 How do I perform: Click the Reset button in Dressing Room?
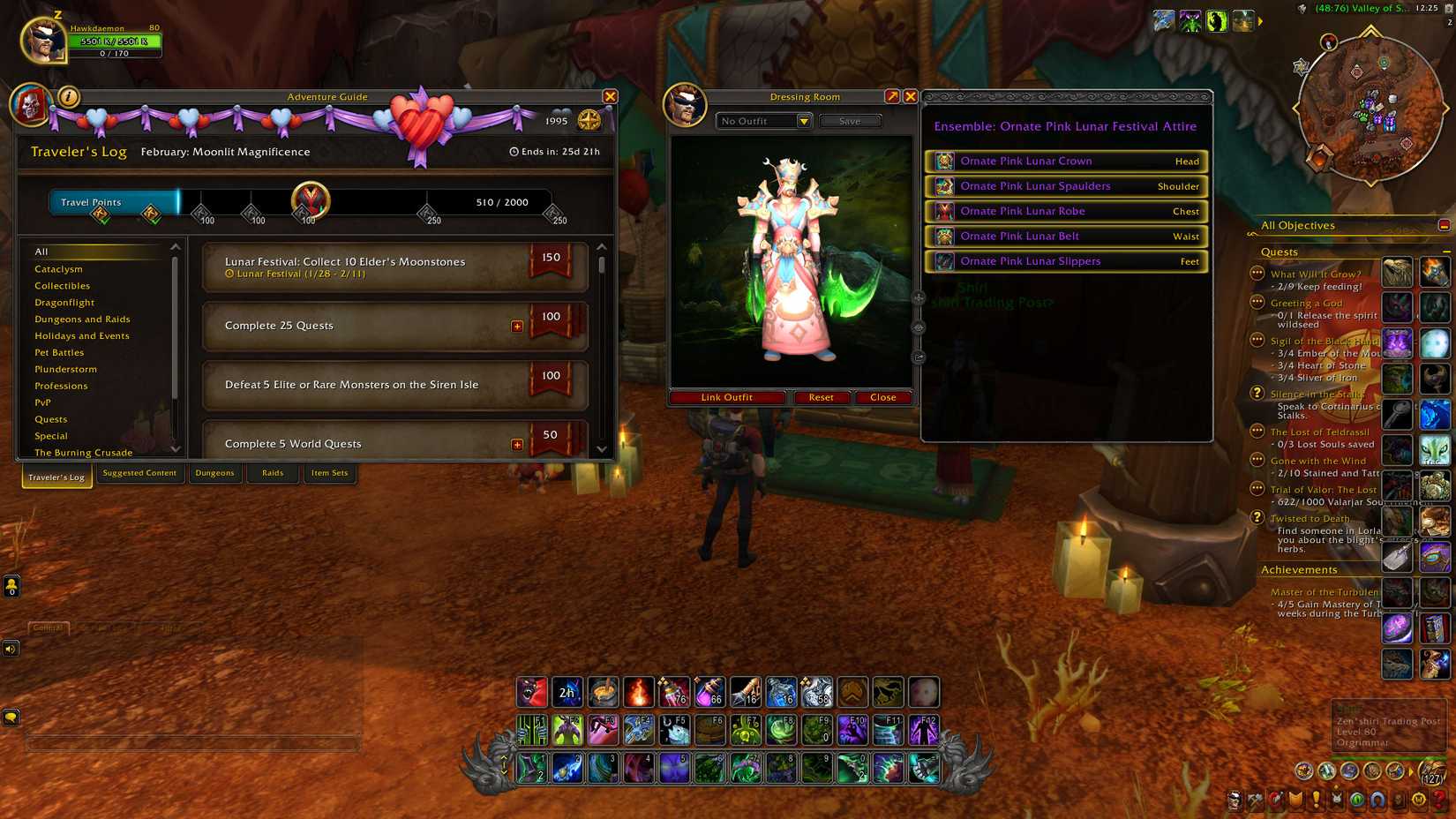822,397
